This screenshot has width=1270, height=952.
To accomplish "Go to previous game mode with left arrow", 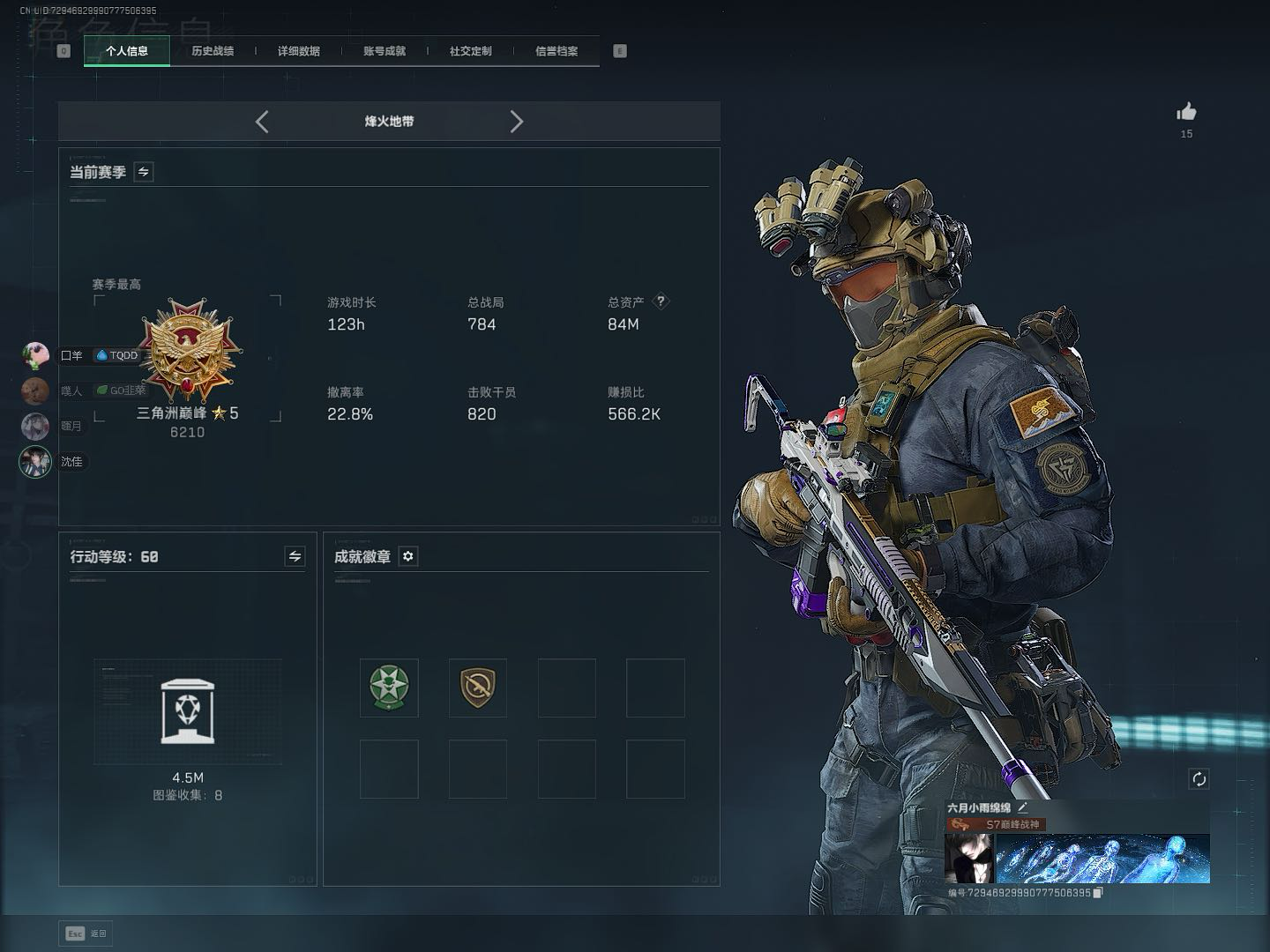I will point(262,122).
